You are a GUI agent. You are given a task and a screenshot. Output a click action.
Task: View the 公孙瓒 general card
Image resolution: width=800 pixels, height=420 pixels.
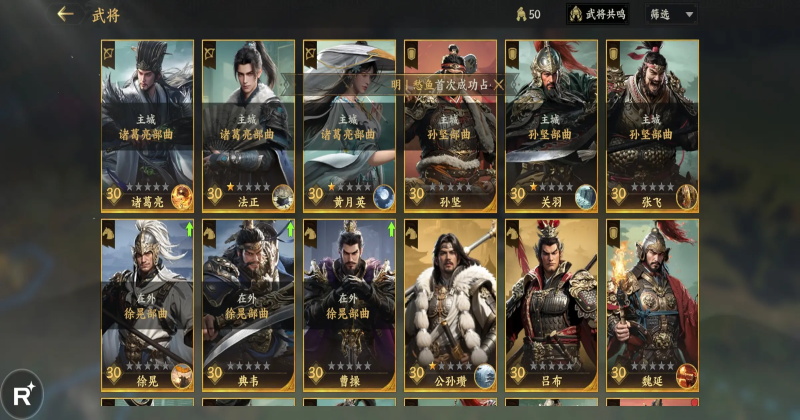pyautogui.click(x=450, y=304)
